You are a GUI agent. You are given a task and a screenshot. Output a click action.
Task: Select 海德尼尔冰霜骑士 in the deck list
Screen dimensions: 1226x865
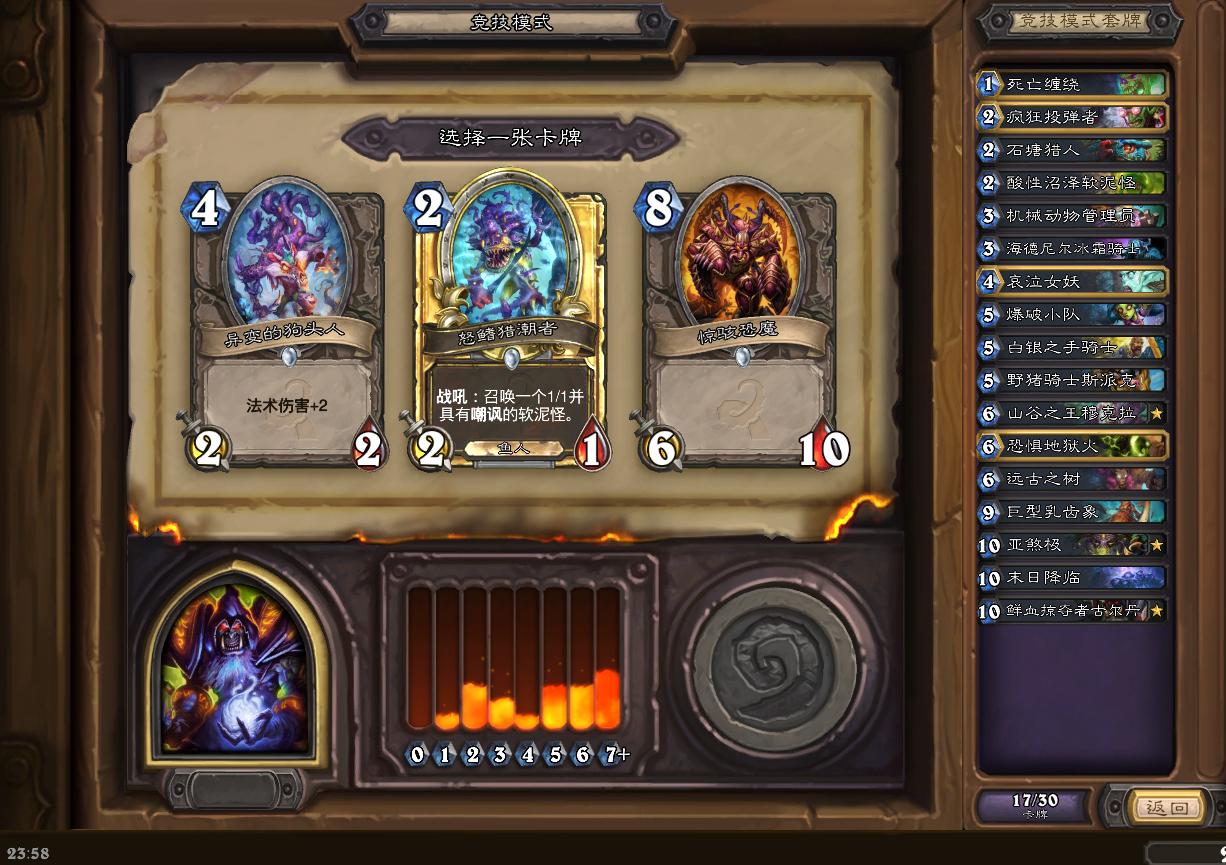pyautogui.click(x=1072, y=249)
